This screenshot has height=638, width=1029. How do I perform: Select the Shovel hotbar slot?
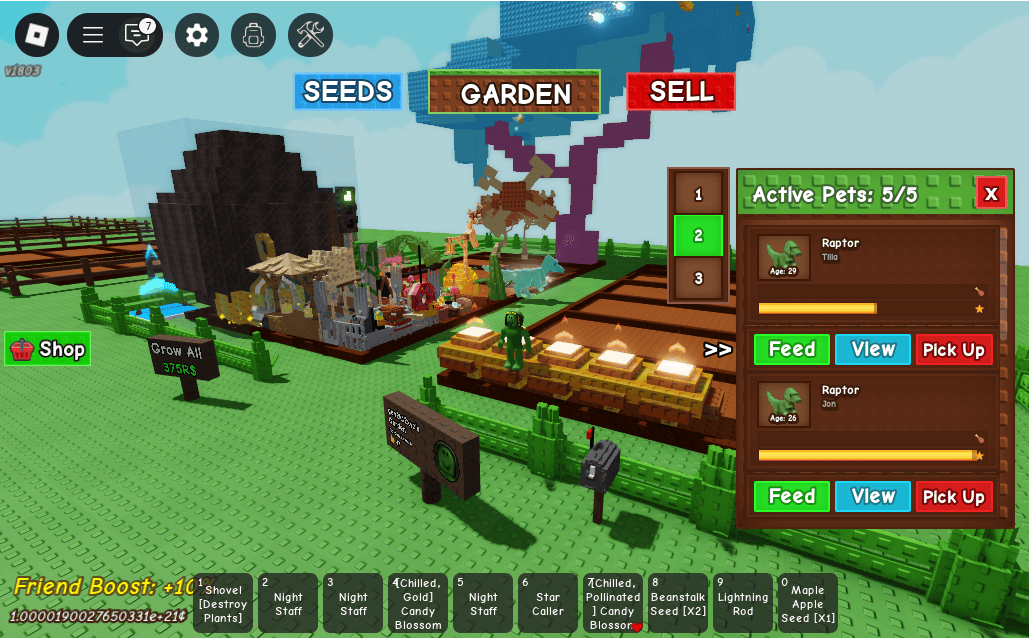click(223, 603)
